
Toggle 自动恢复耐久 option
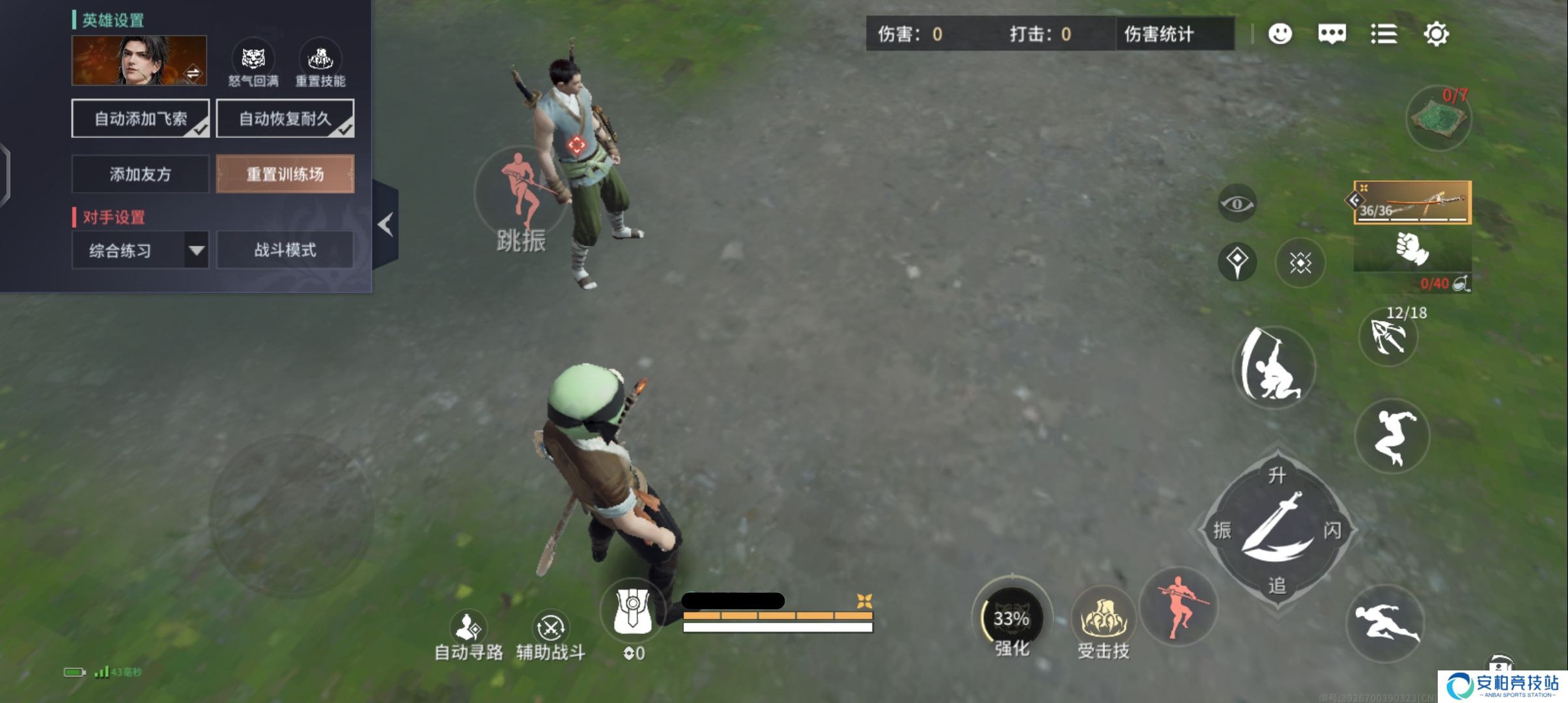[285, 118]
